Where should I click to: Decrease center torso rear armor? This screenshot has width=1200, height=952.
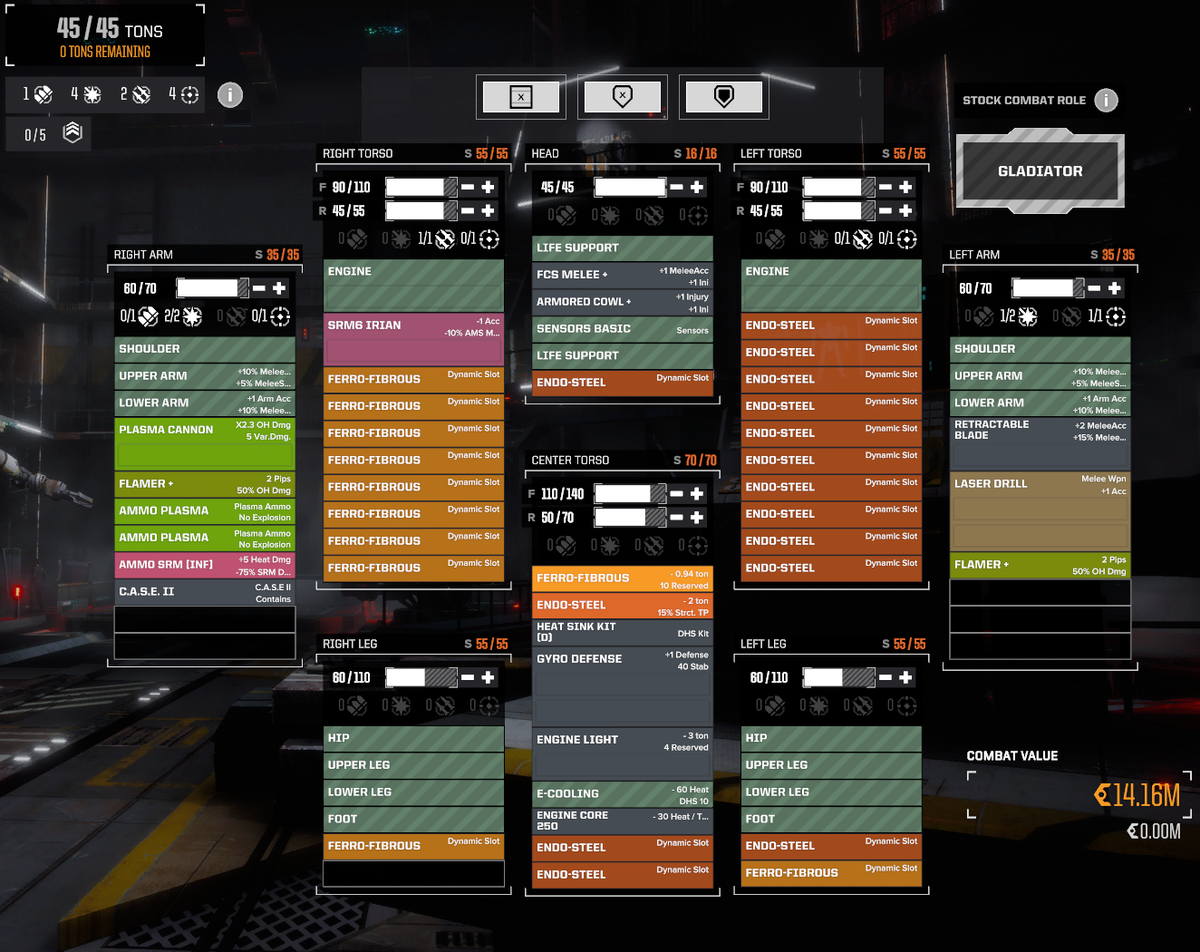click(677, 517)
